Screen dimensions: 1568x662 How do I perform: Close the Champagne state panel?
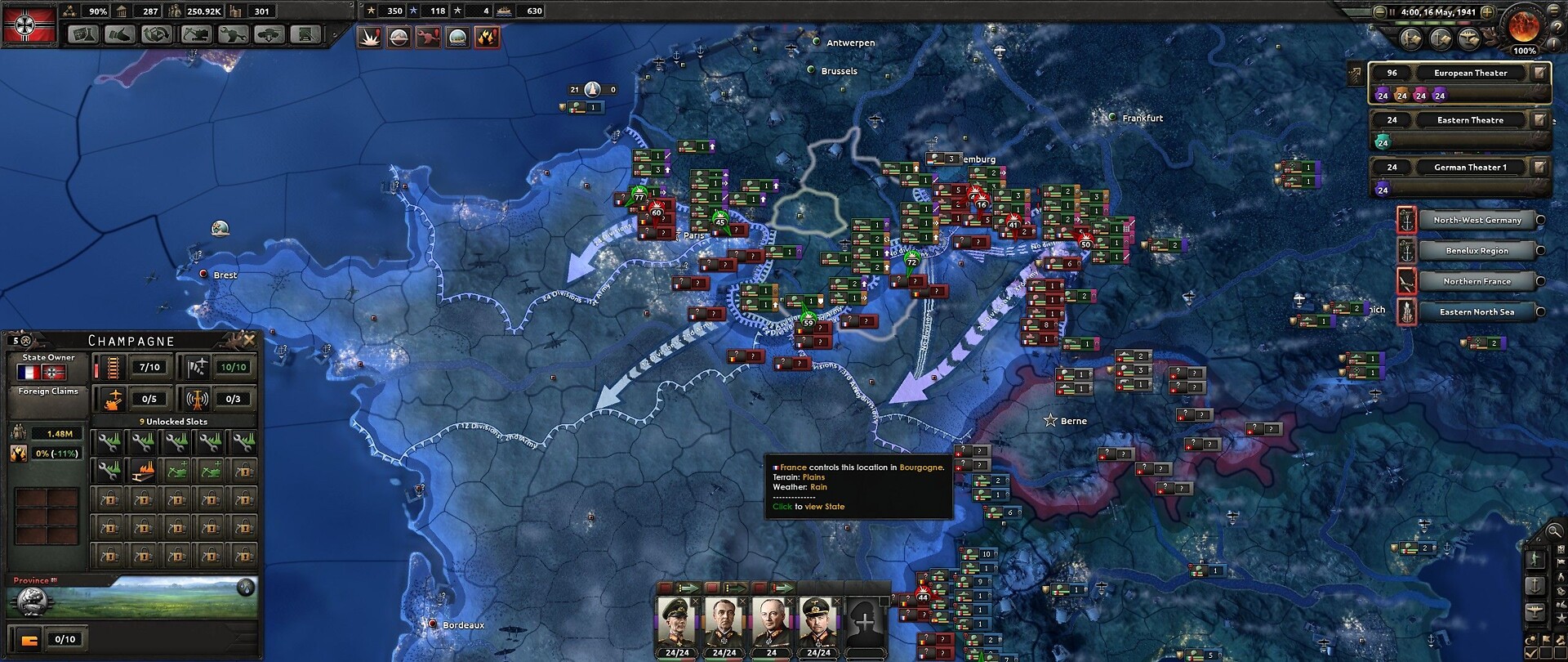(249, 339)
